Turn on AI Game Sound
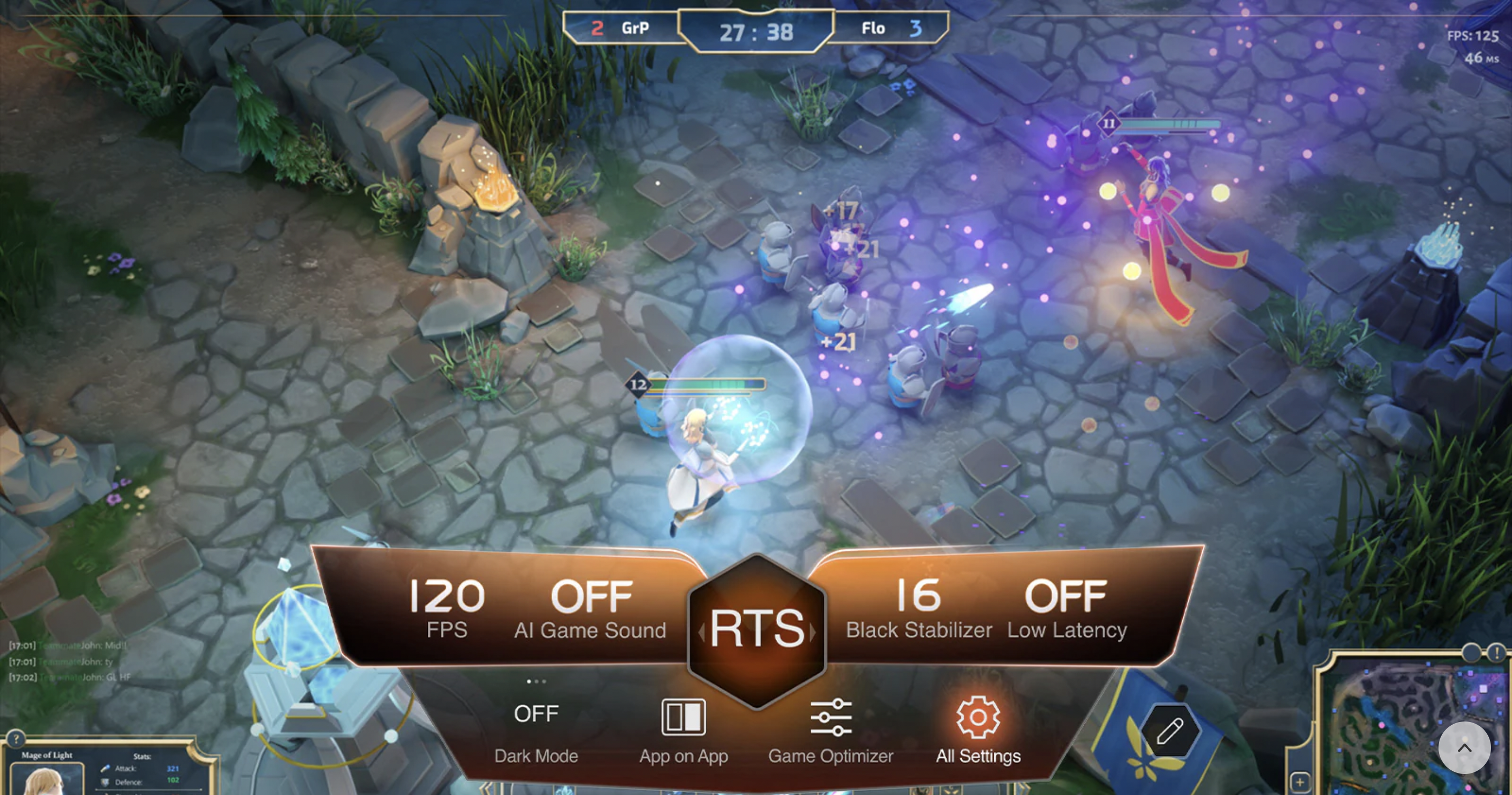 (591, 608)
